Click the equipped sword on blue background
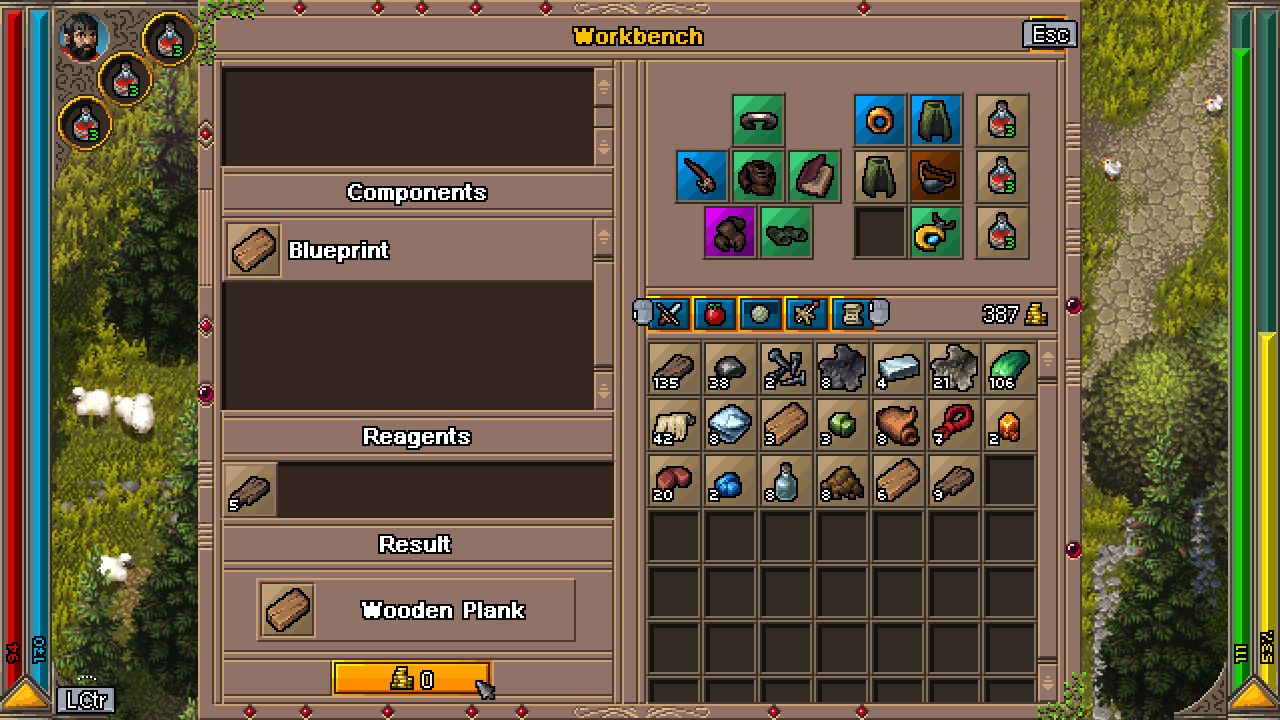Screen dimensions: 1280x720 pyautogui.click(x=701, y=176)
